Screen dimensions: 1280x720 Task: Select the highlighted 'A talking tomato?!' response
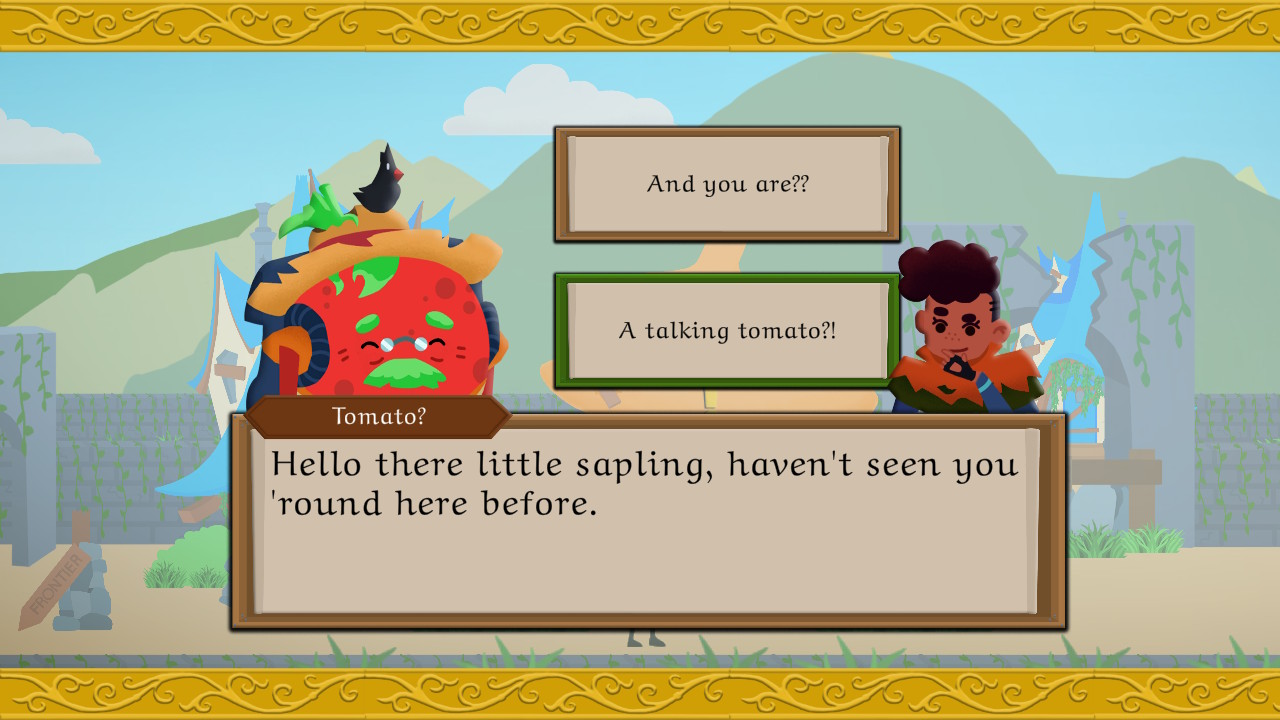pyautogui.click(x=726, y=331)
